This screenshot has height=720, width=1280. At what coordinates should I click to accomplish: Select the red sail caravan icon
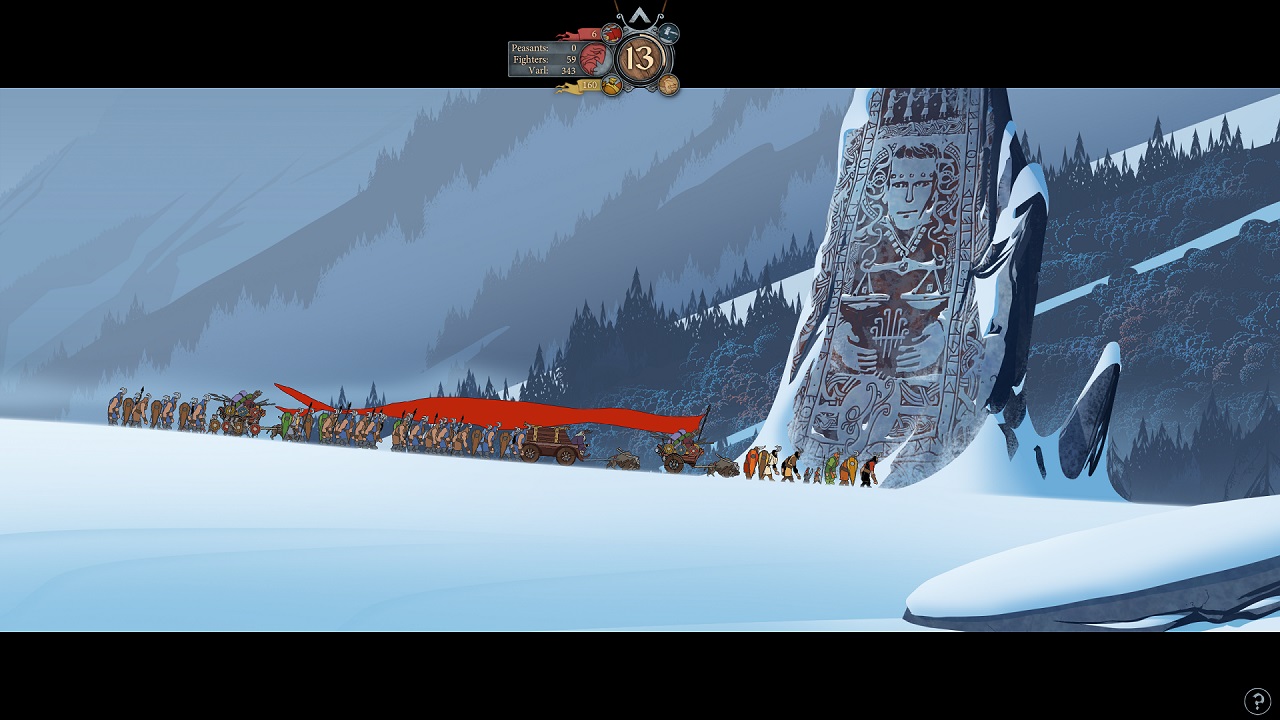click(x=612, y=33)
